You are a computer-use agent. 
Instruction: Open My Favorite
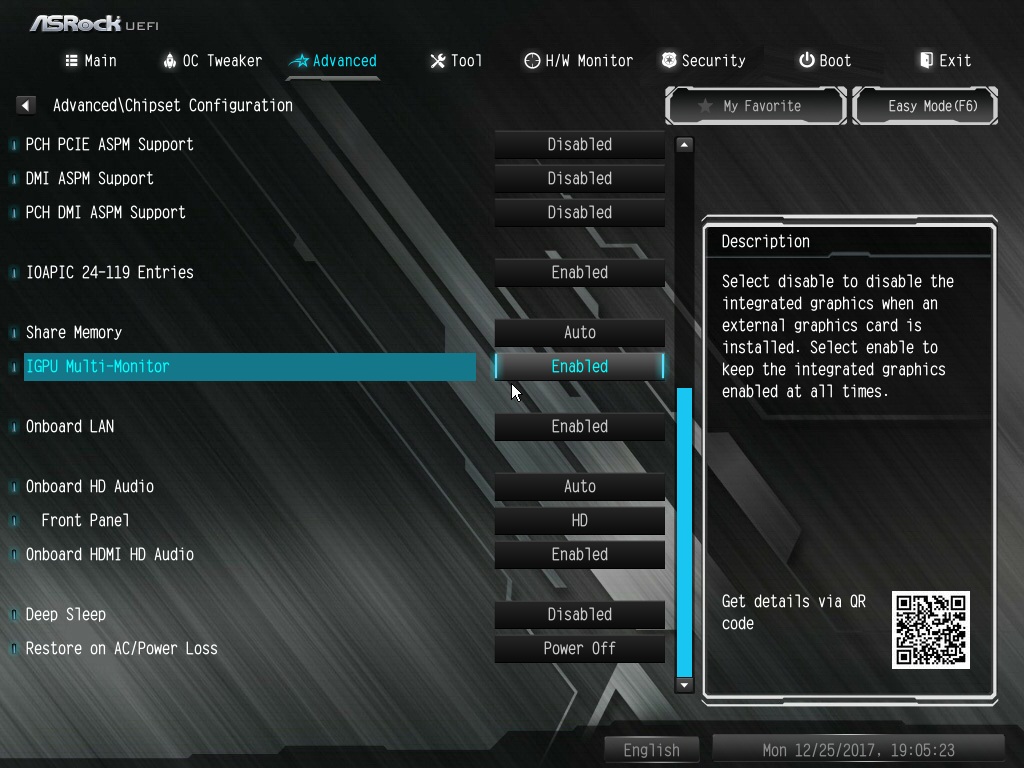click(x=756, y=106)
